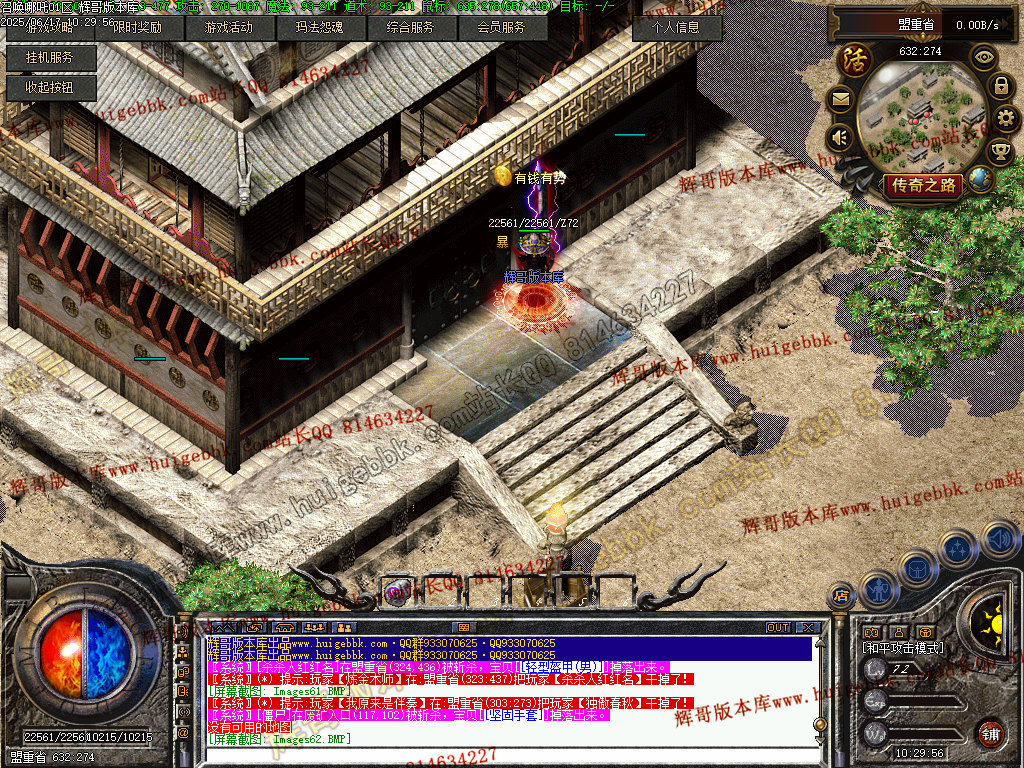Open the 限时奖励 timed rewards menu

(137, 28)
